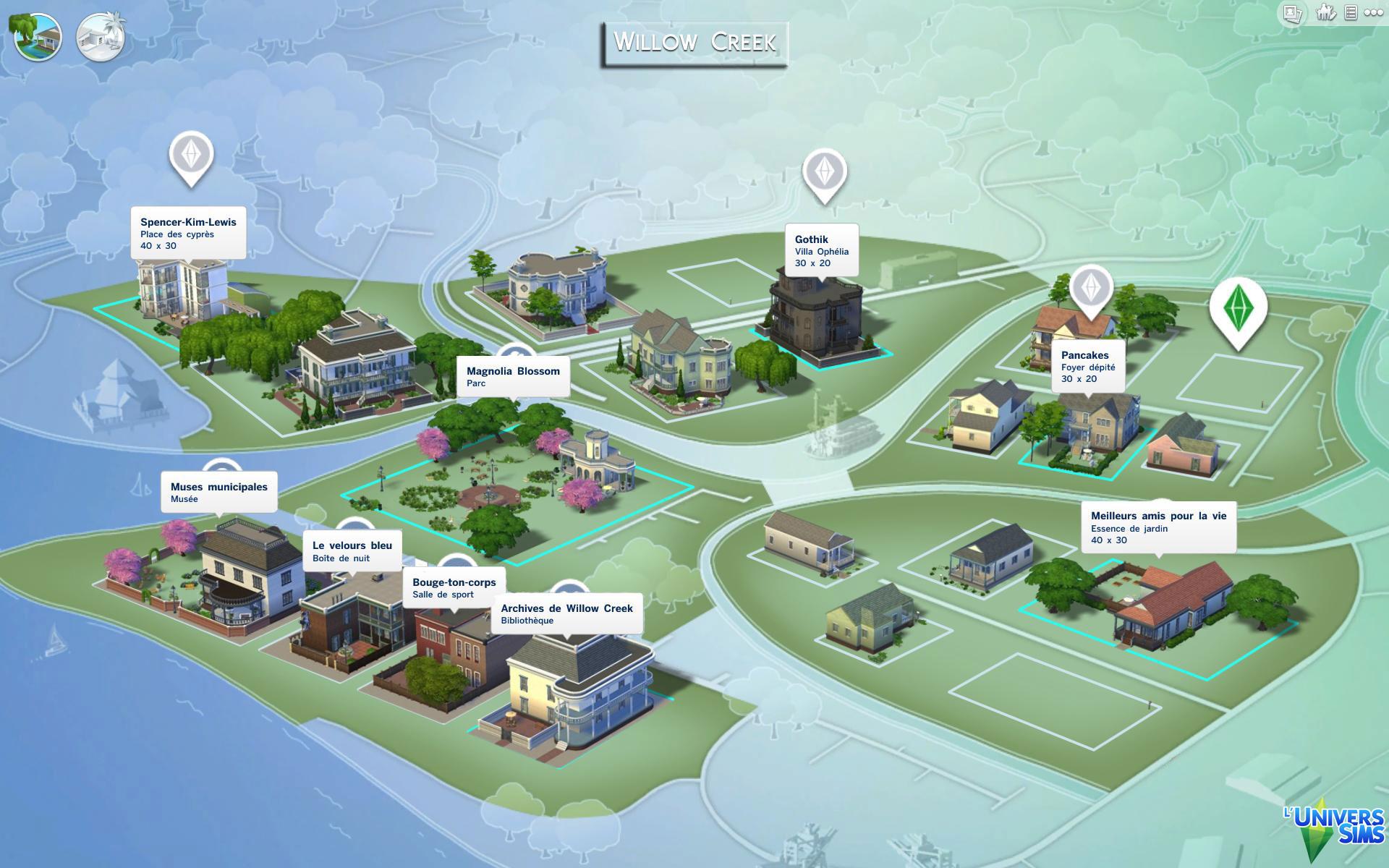
Task: Select the Bouge-ton-corps gym label
Action: [454, 587]
